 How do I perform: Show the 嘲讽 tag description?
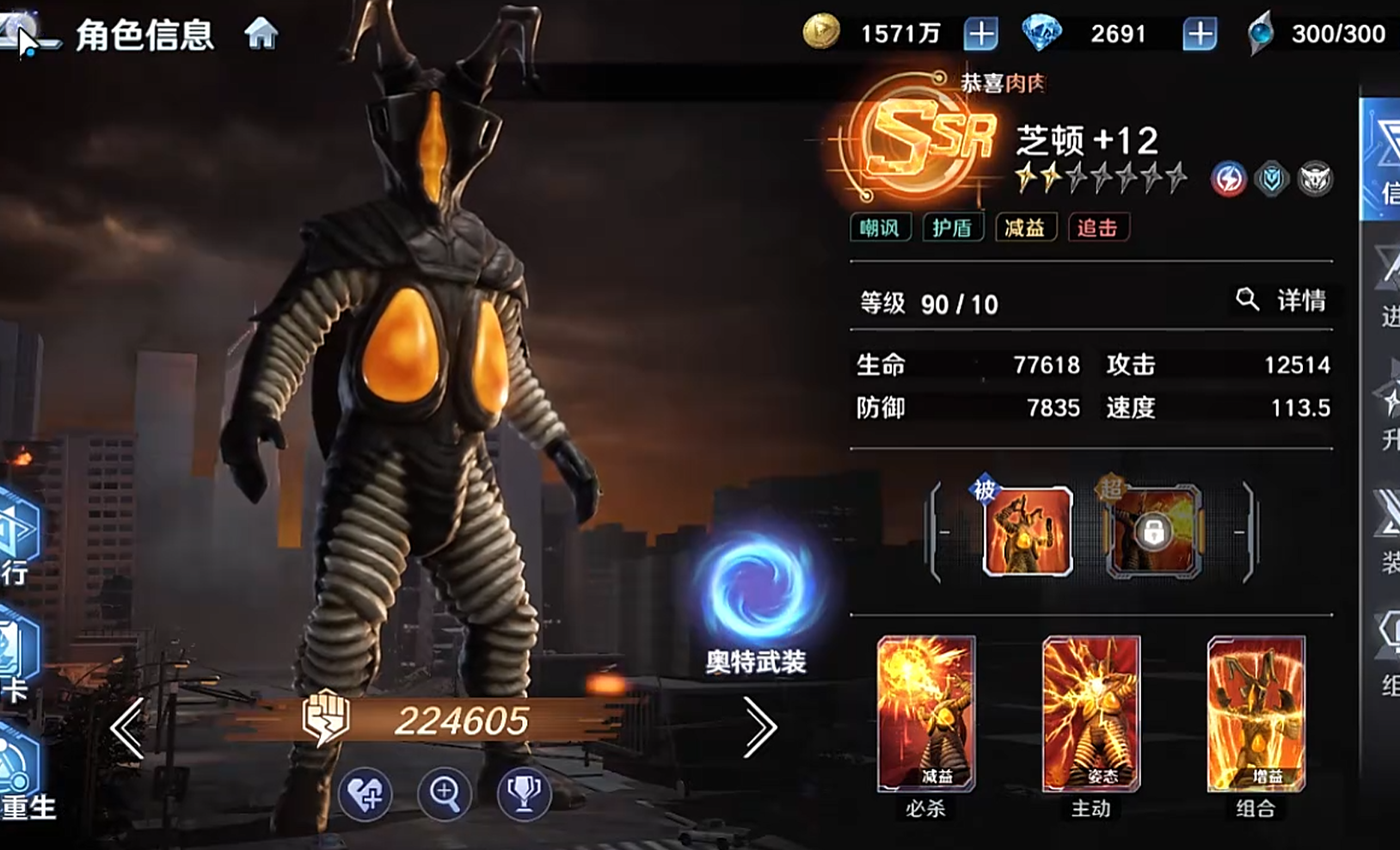880,228
